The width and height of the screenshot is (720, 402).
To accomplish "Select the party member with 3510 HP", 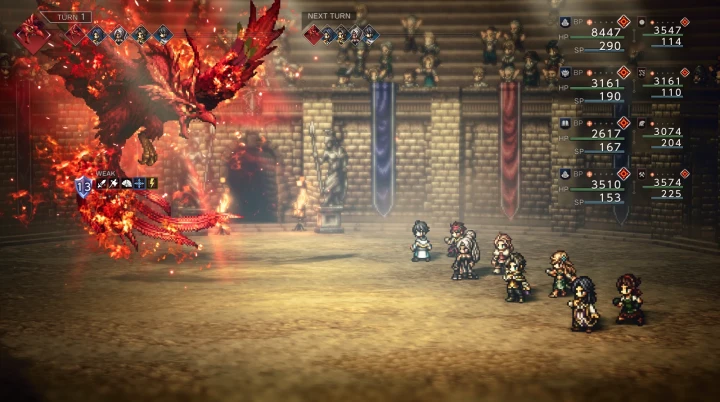I will pyautogui.click(x=598, y=184).
